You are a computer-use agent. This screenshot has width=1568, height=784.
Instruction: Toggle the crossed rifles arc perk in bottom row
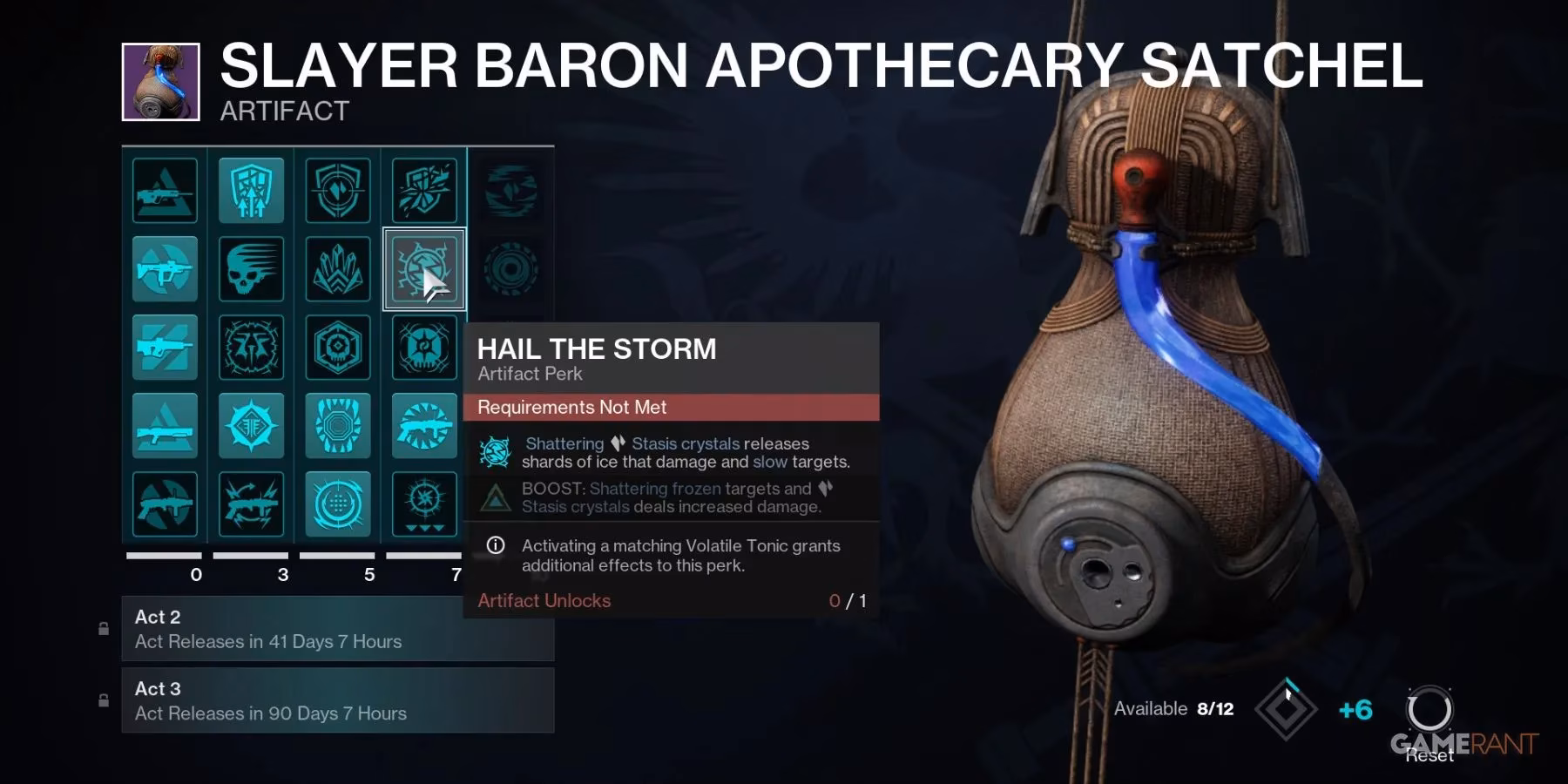pyautogui.click(x=251, y=503)
